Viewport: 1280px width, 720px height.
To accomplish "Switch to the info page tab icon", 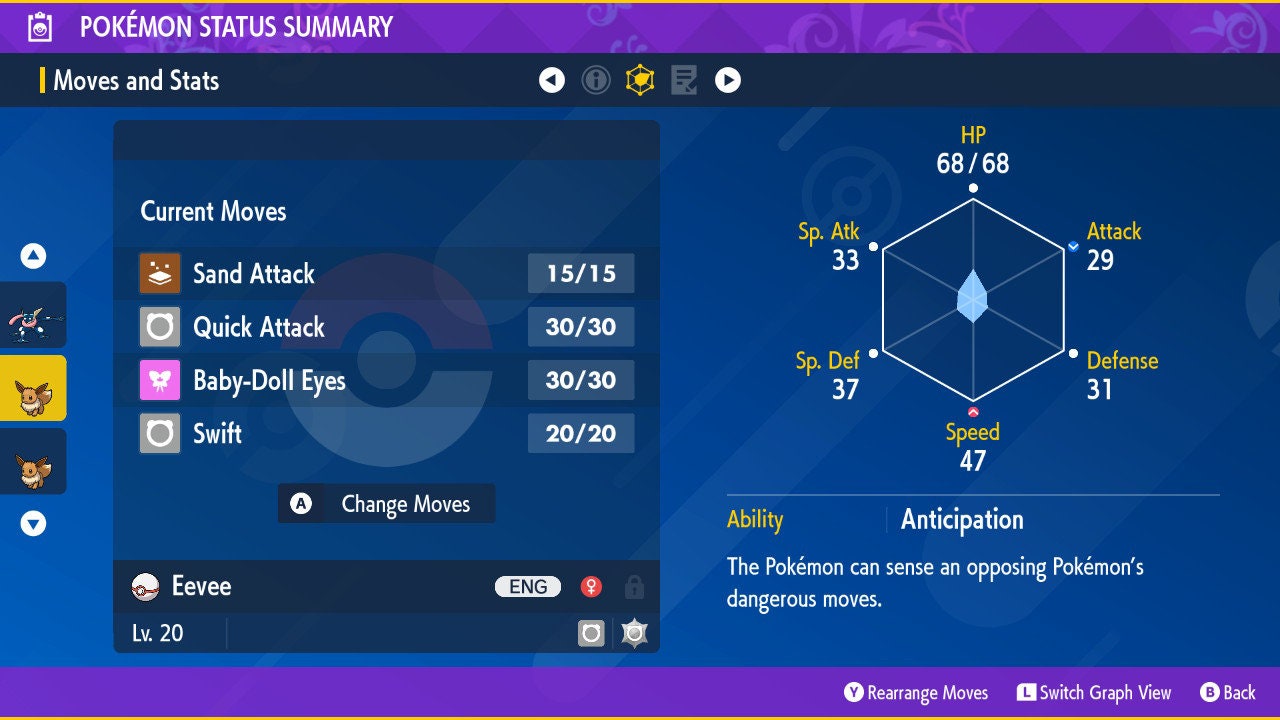I will click(x=596, y=80).
